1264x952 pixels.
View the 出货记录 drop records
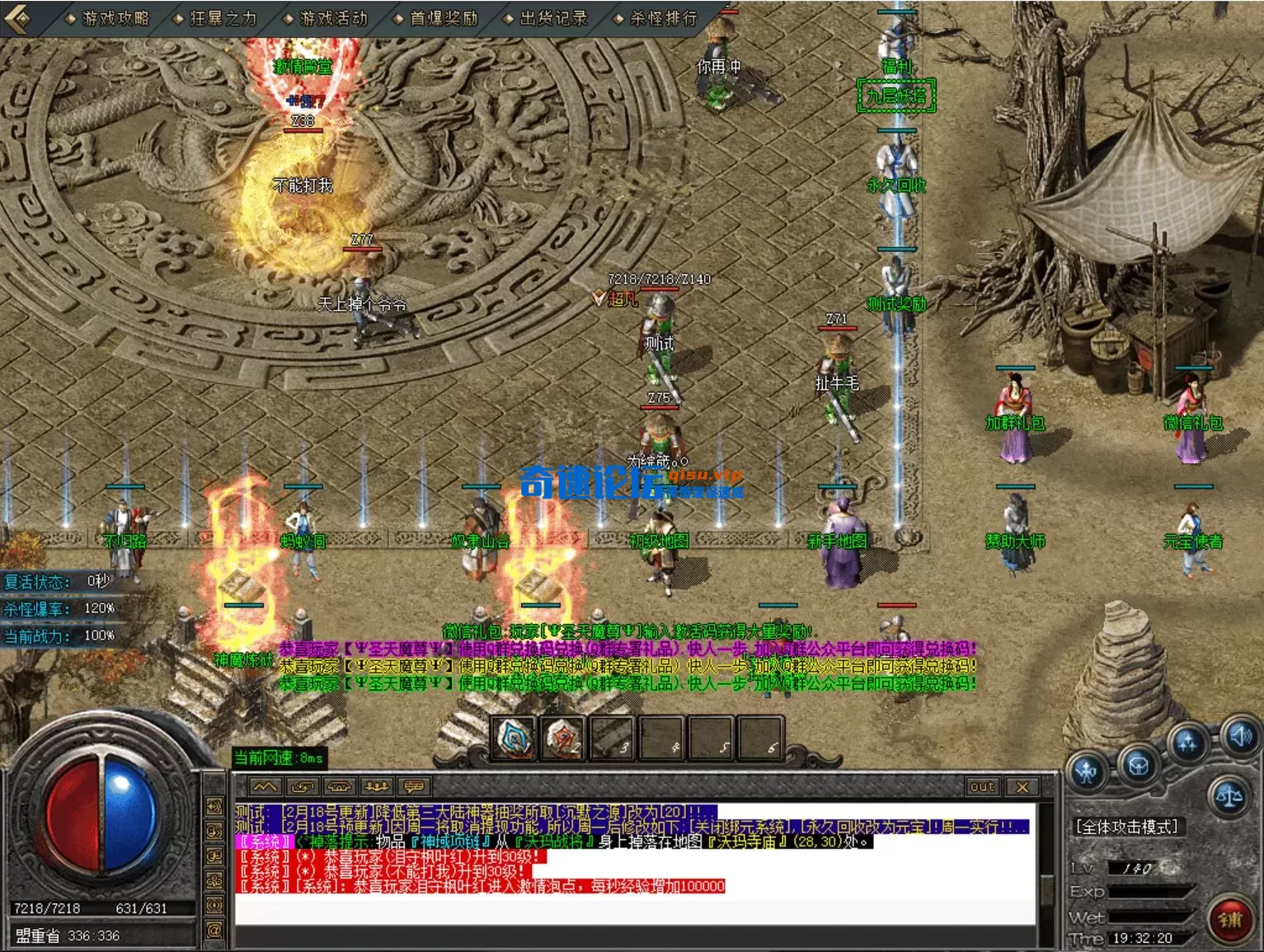pyautogui.click(x=553, y=18)
